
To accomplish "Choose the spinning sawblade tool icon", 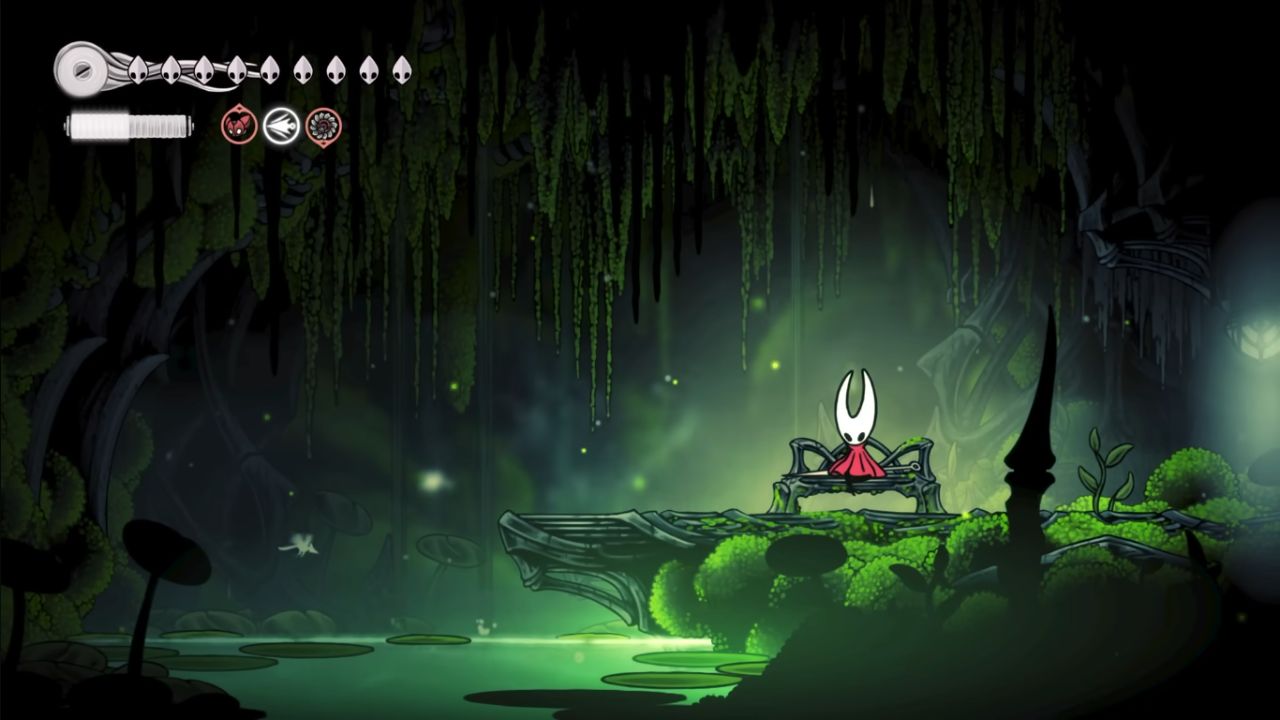I will 324,126.
